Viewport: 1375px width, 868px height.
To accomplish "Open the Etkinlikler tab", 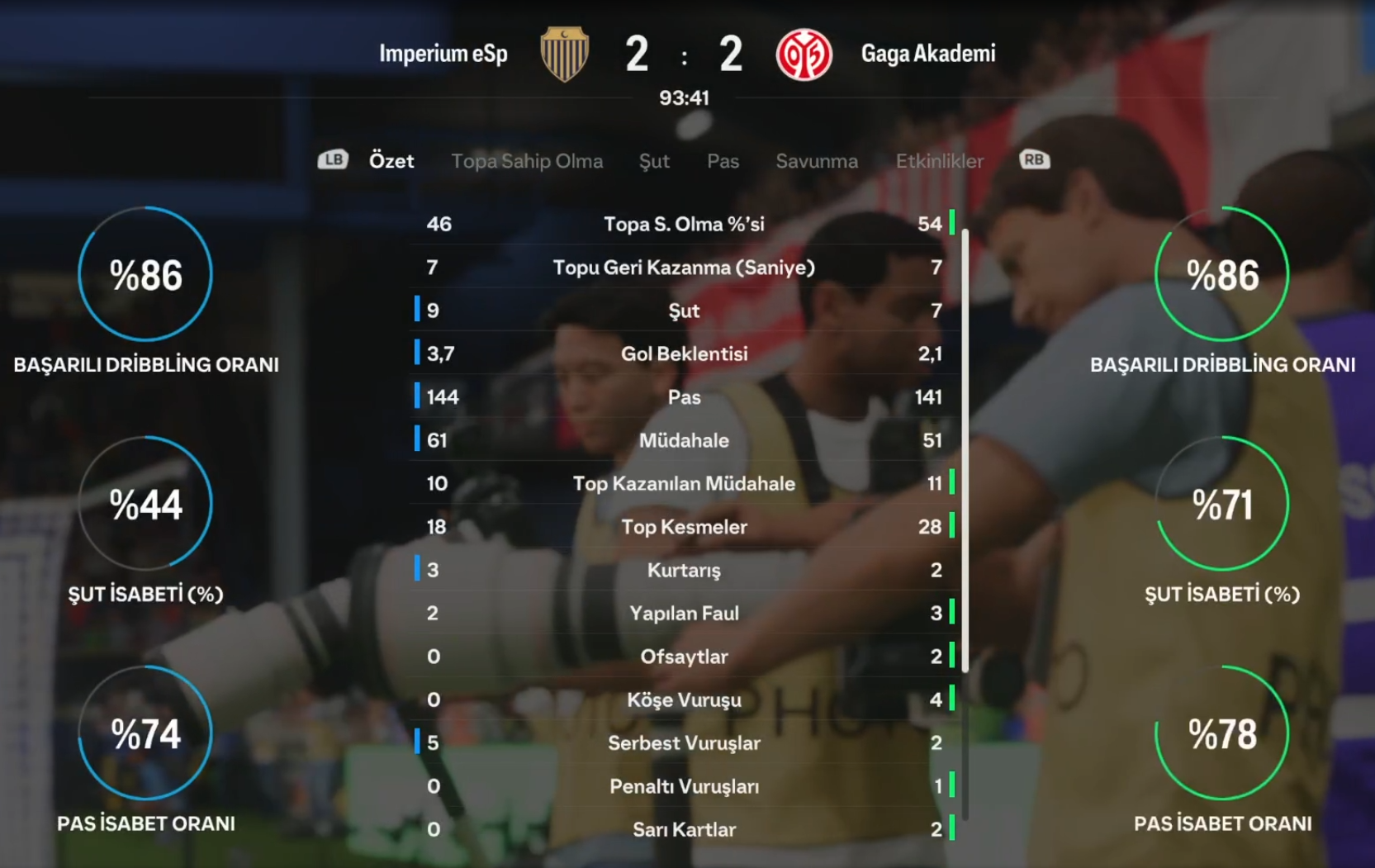I will tap(940, 161).
